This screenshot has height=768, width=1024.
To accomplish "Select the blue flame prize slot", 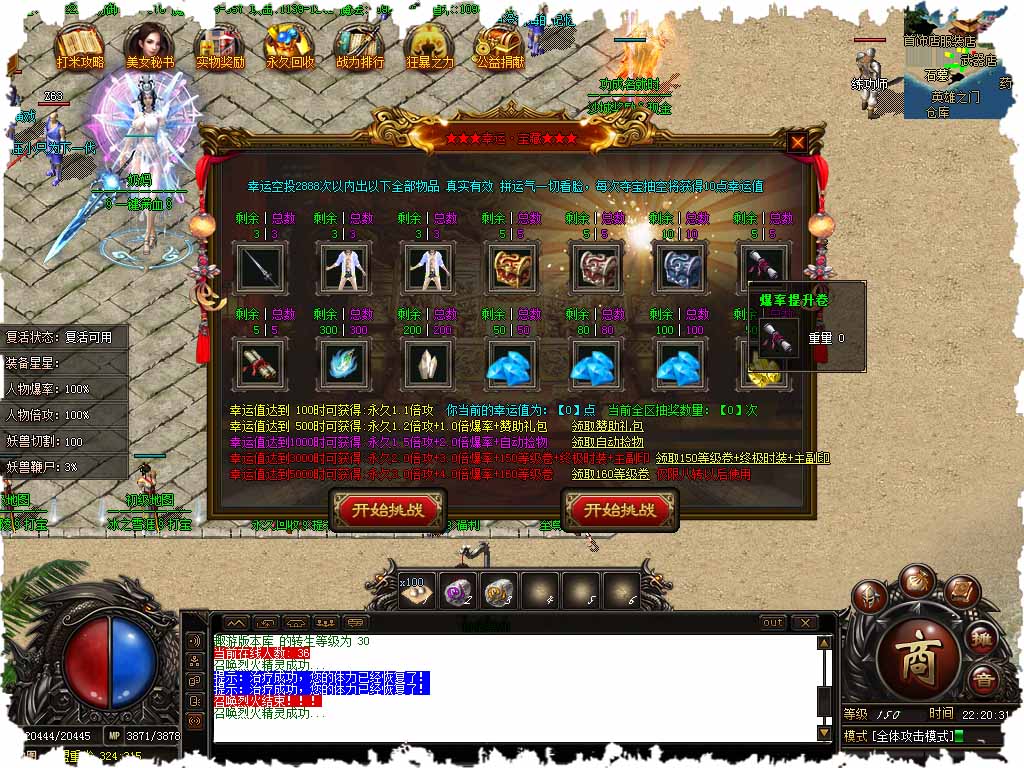I will click(x=344, y=362).
